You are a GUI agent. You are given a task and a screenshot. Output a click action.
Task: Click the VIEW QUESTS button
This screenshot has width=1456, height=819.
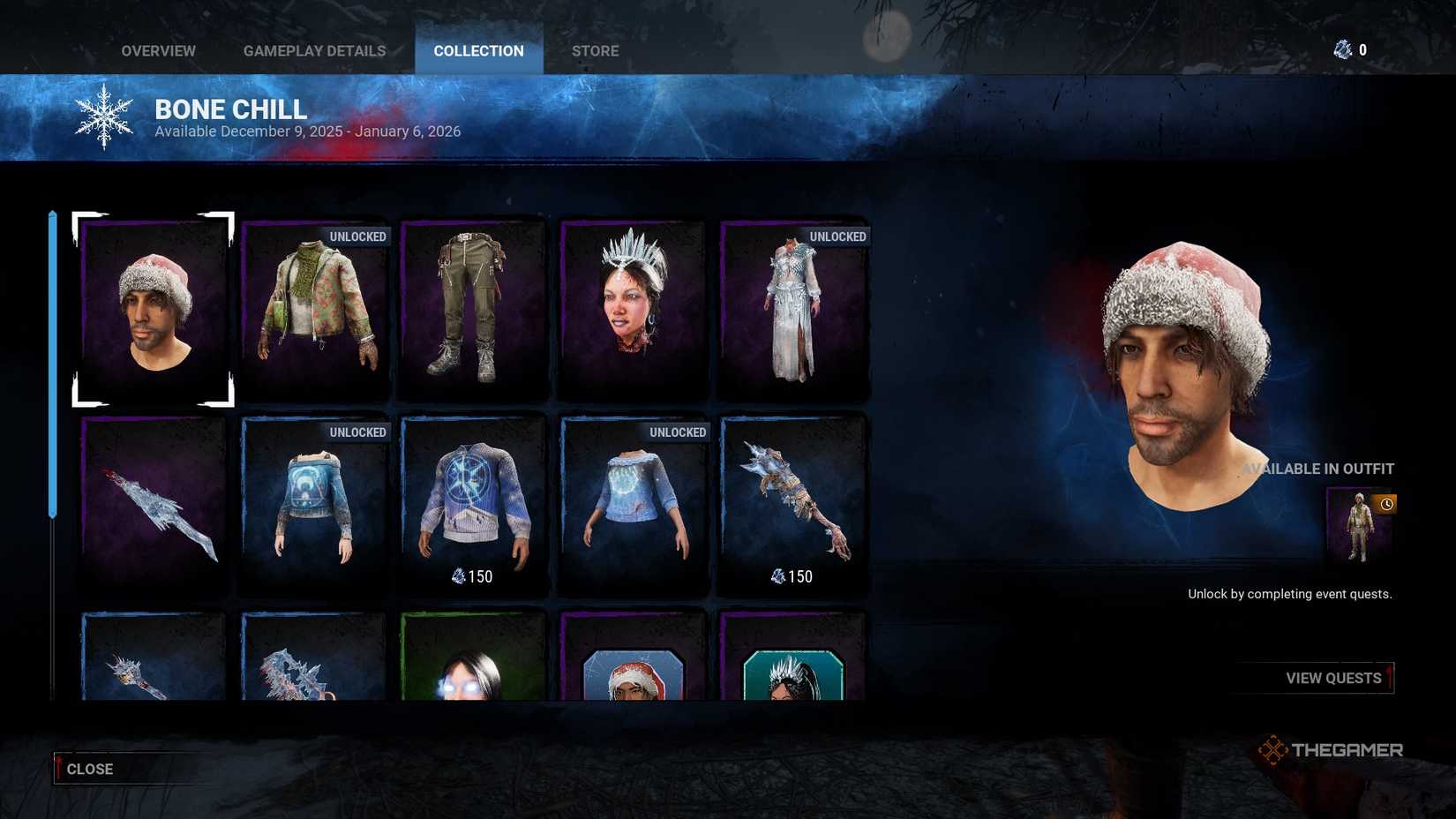click(x=1332, y=678)
